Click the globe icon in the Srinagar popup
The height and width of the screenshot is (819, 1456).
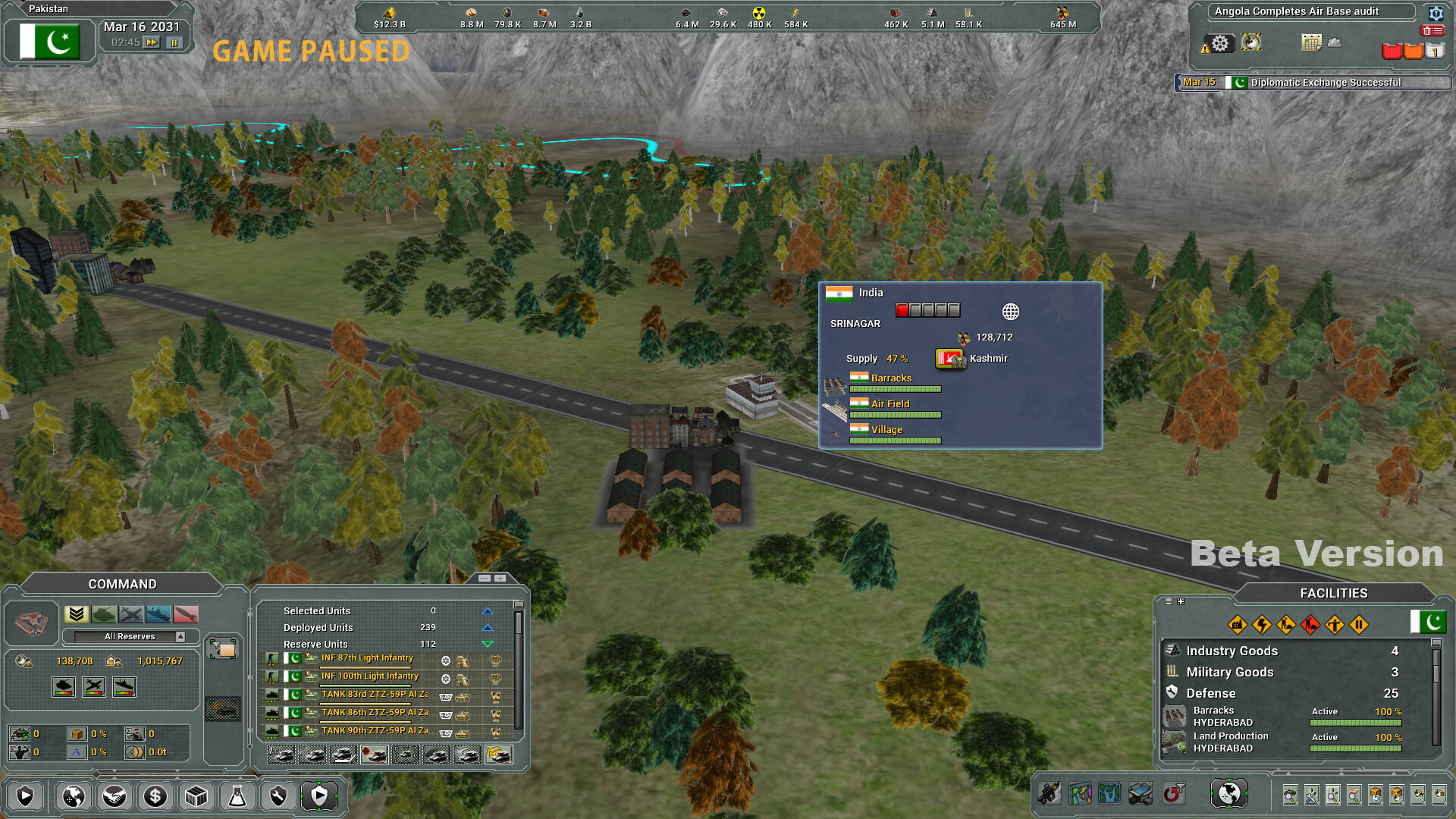pos(1009,311)
